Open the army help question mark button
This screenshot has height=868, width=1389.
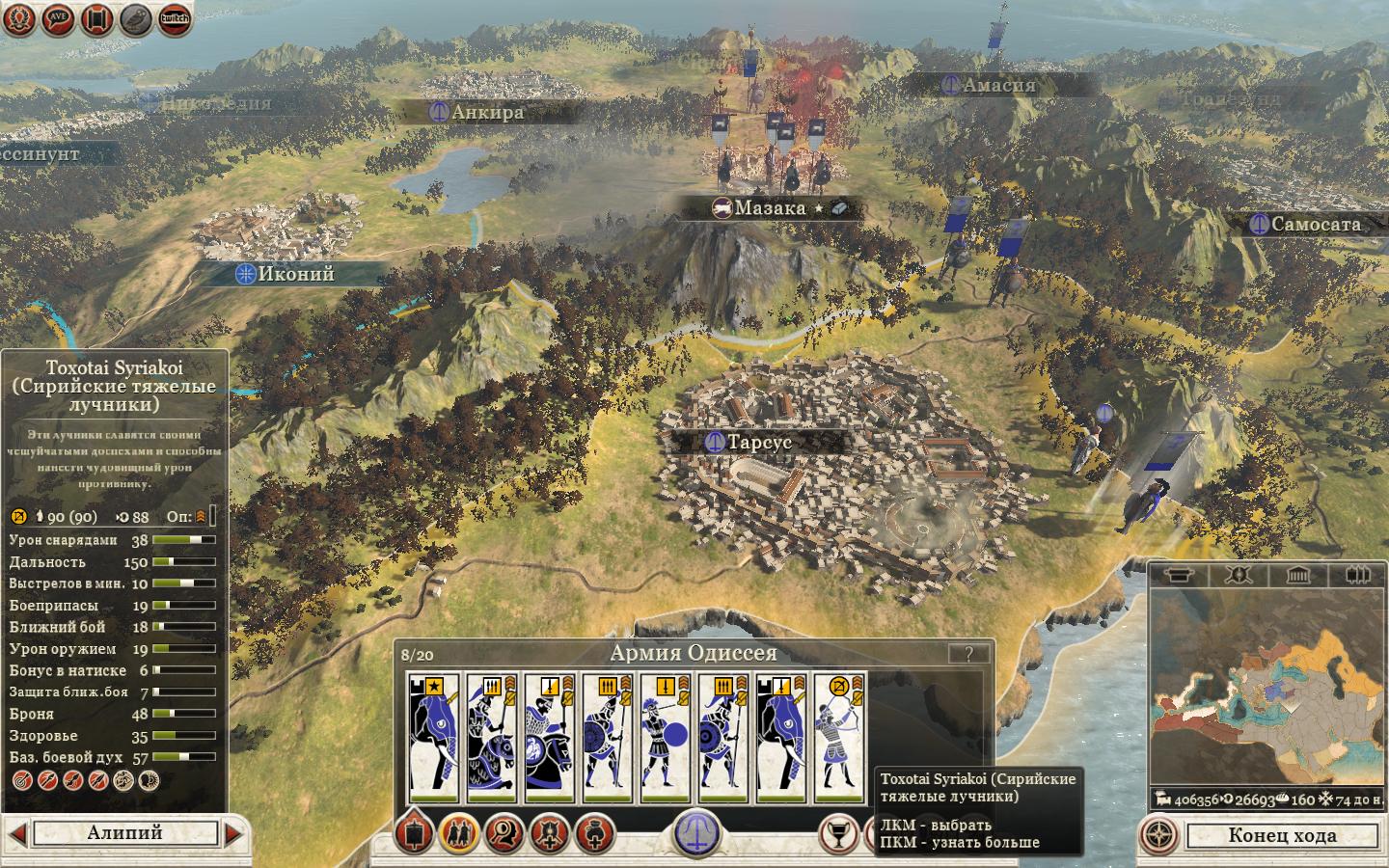coord(967,654)
